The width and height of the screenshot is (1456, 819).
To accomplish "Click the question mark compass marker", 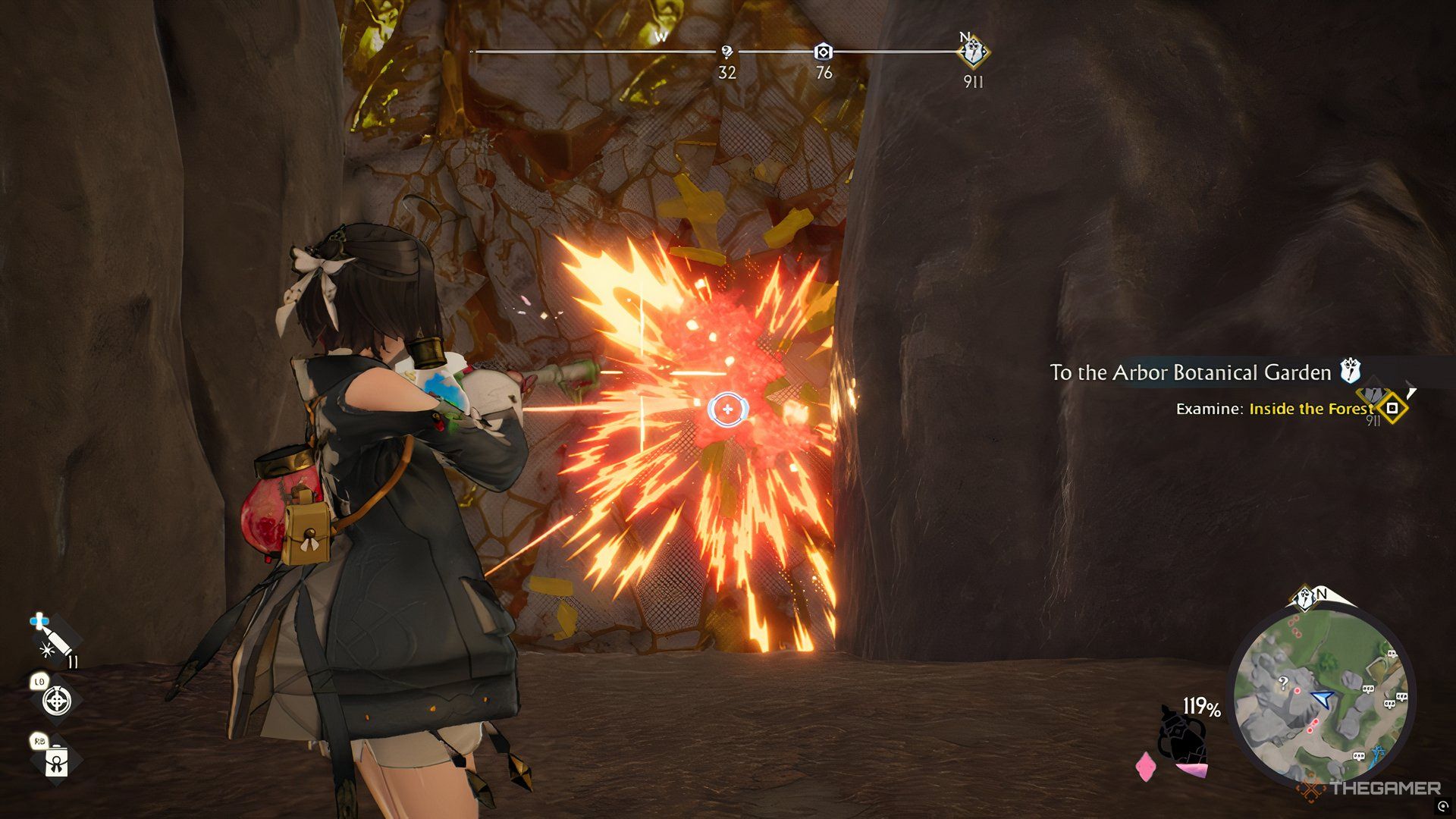I will pos(726,52).
